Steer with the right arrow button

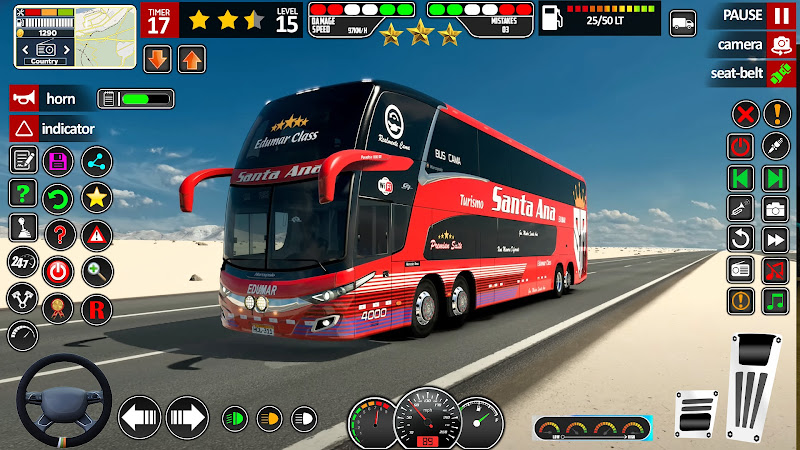(x=186, y=416)
